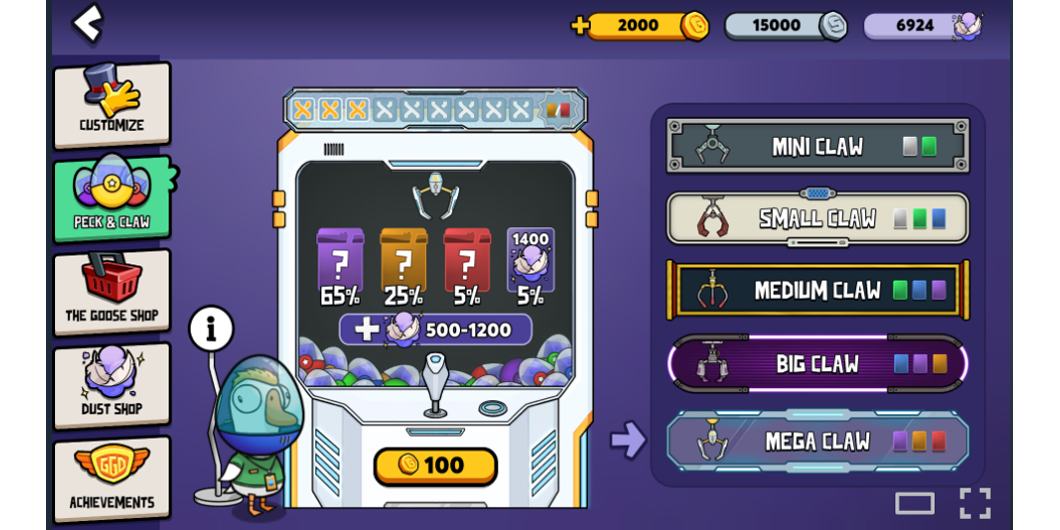1060x530 pixels.
Task: Choose the Mega Claw machine
Action: [x=817, y=441]
